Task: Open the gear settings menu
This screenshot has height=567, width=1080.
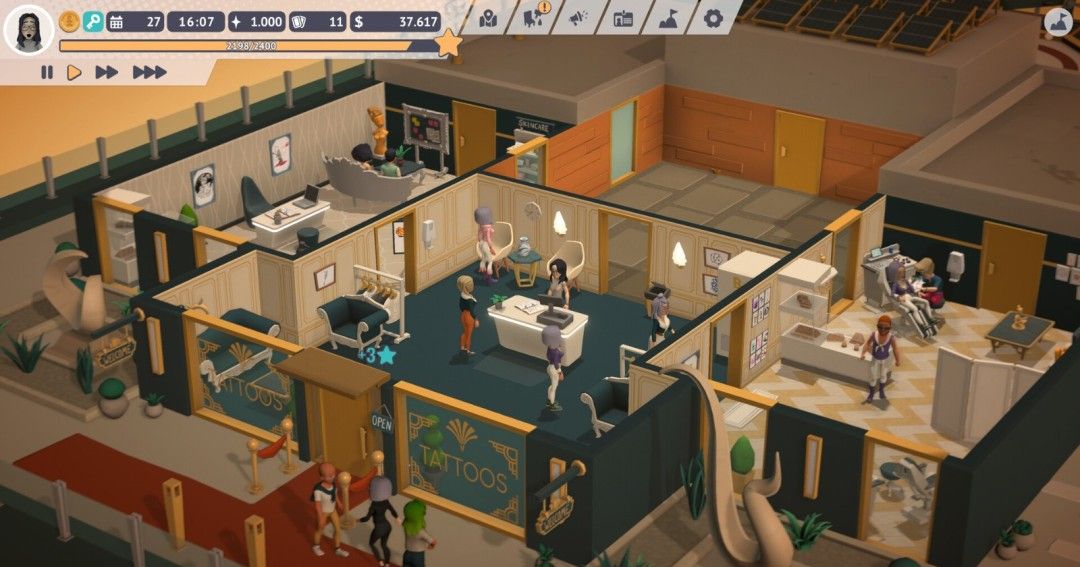Action: [x=713, y=19]
